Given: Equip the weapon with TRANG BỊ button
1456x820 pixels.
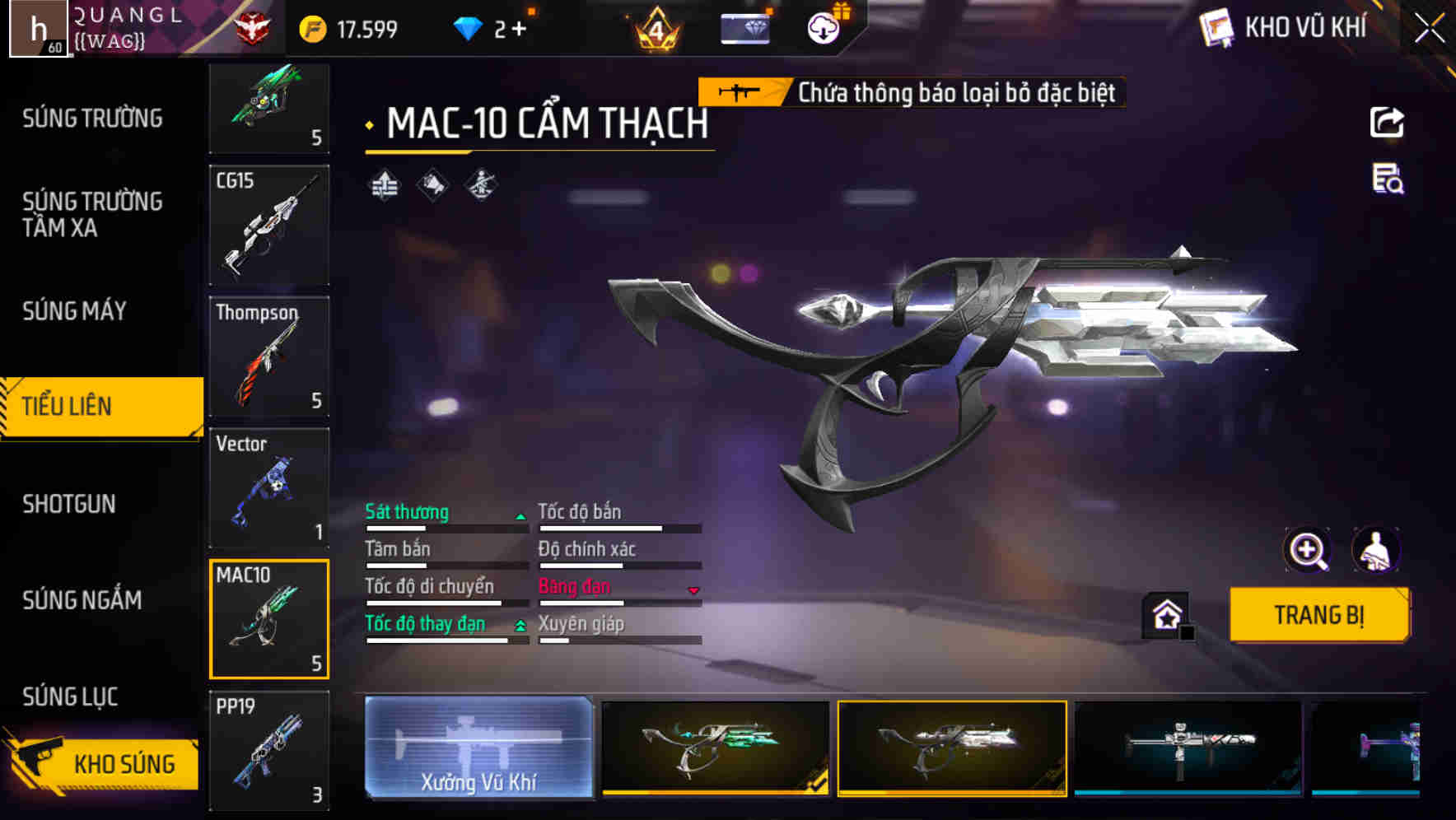Looking at the screenshot, I should click(1318, 615).
